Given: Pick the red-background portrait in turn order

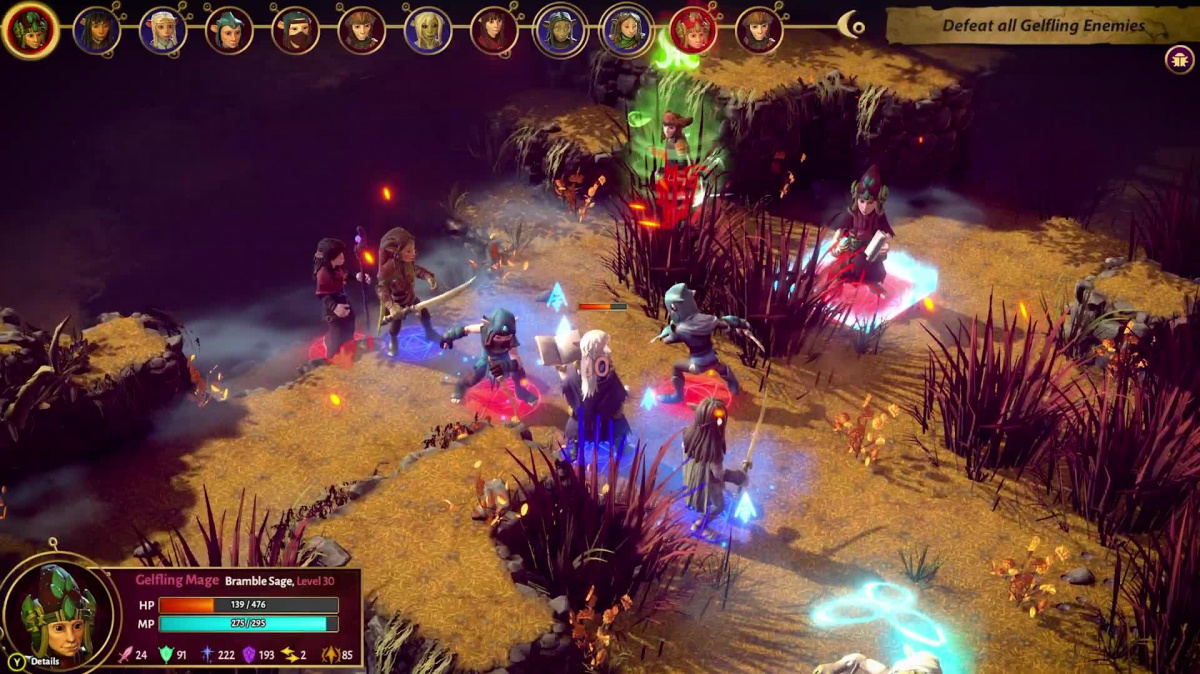Looking at the screenshot, I should pyautogui.click(x=693, y=30).
